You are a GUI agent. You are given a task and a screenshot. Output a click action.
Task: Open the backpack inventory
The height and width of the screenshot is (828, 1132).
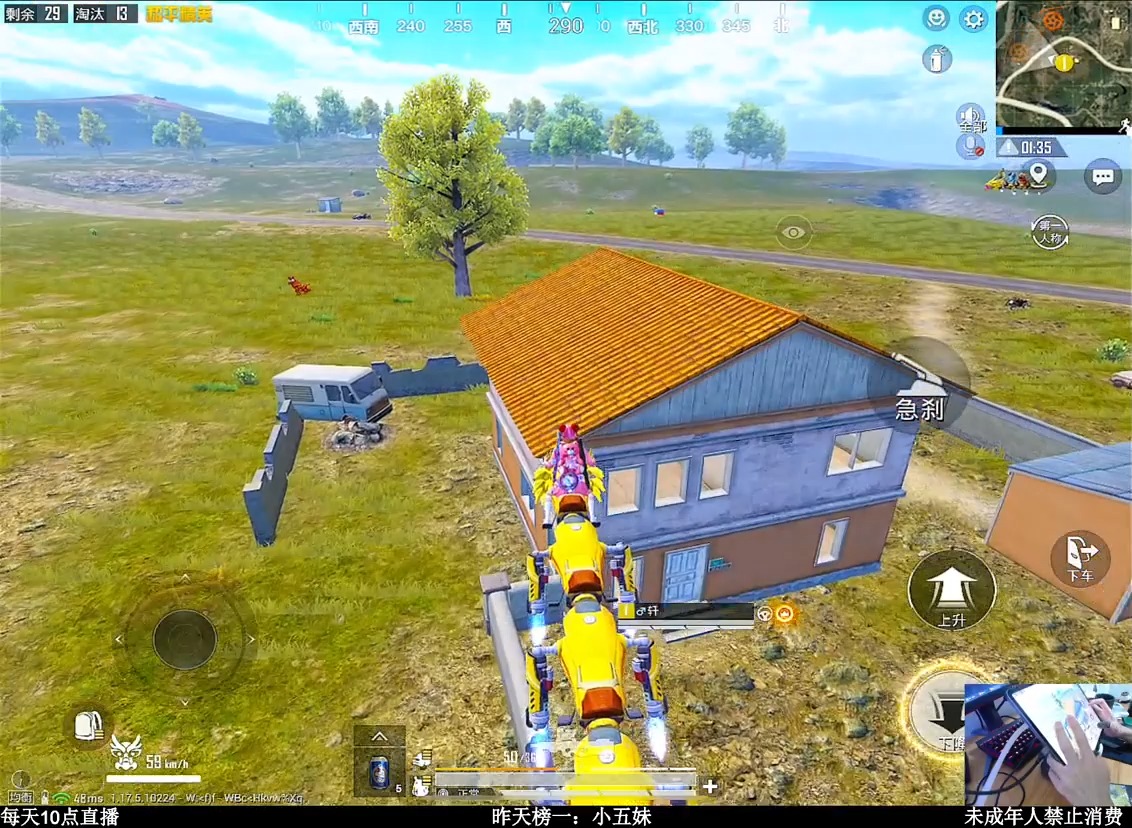tap(87, 725)
